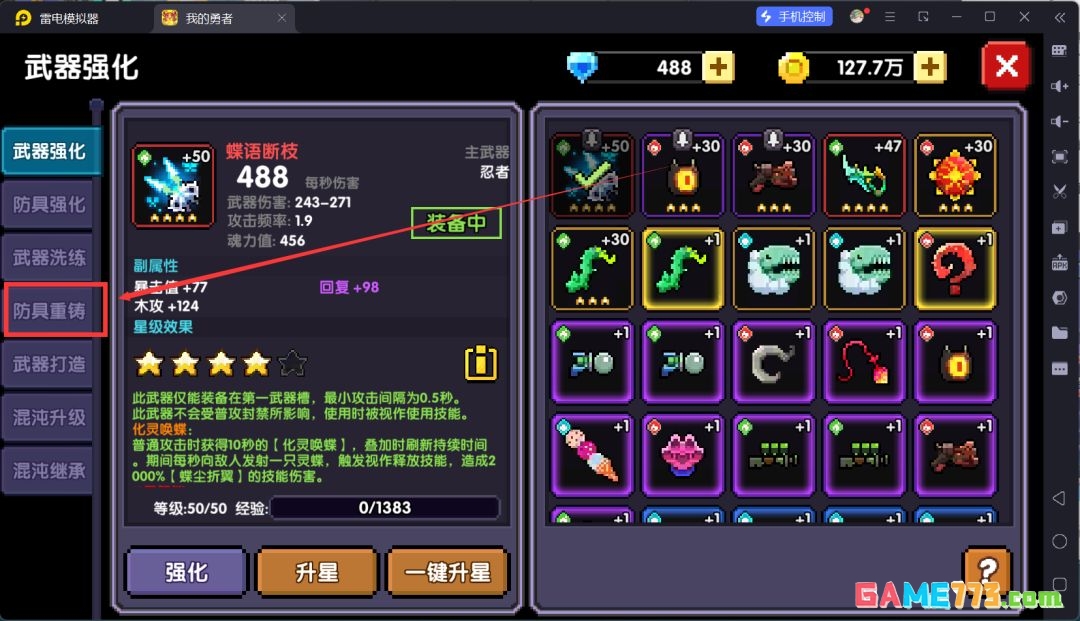The image size is (1080, 621).
Task: Open the question mark help button
Action: click(986, 570)
